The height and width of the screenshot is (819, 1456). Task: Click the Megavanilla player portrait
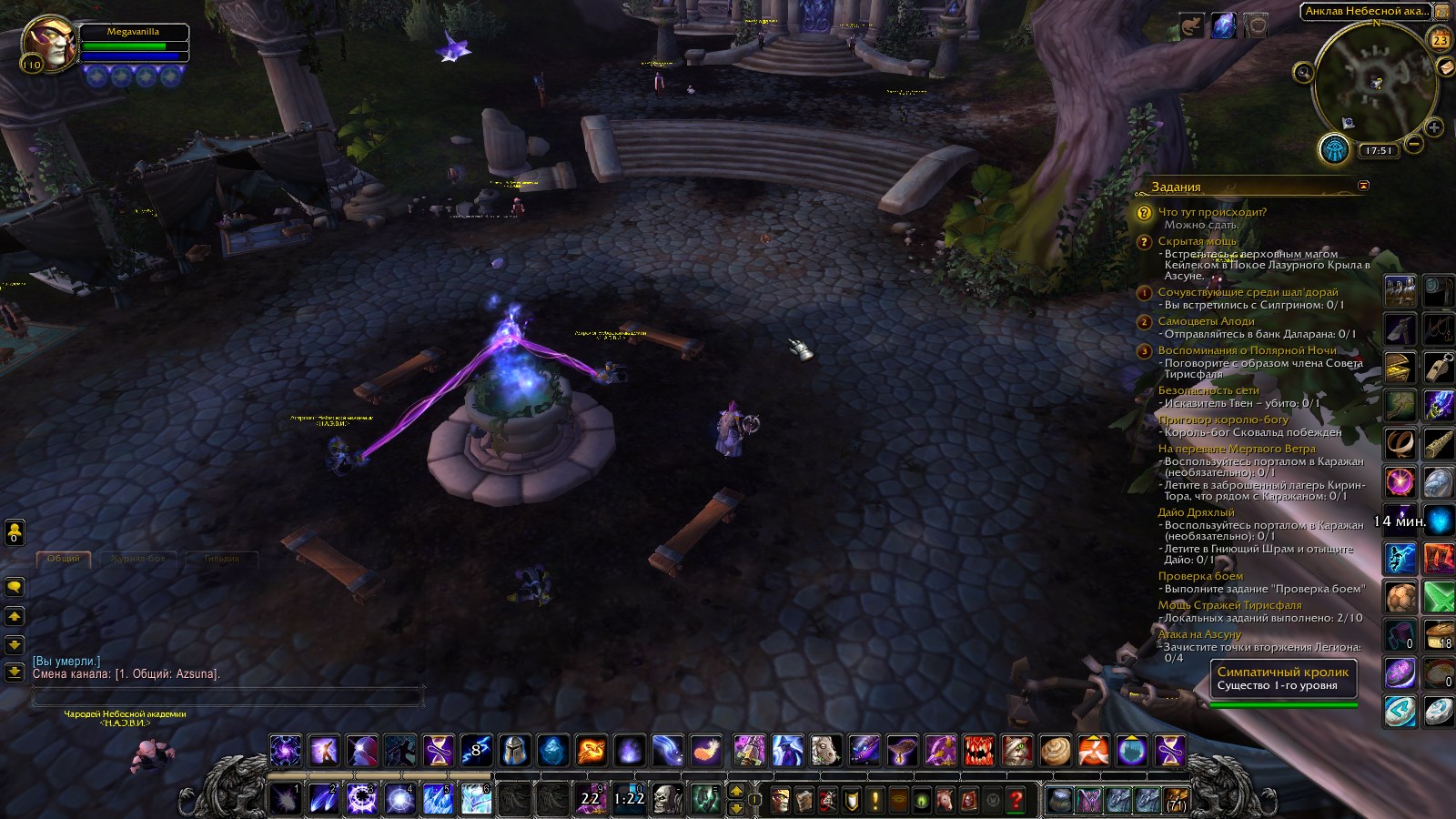pyautogui.click(x=48, y=42)
